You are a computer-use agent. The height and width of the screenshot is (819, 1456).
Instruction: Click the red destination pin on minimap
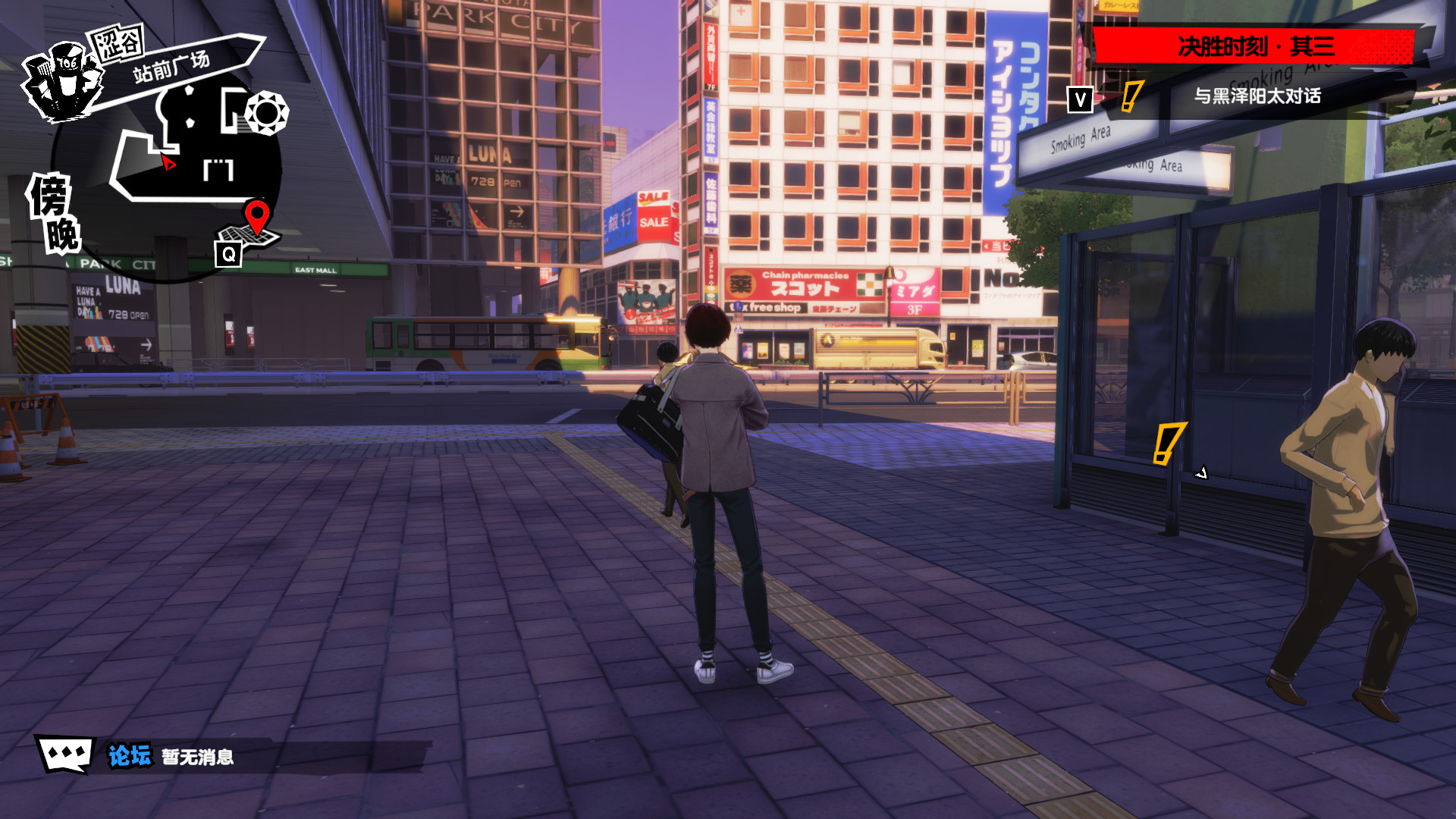pyautogui.click(x=257, y=214)
